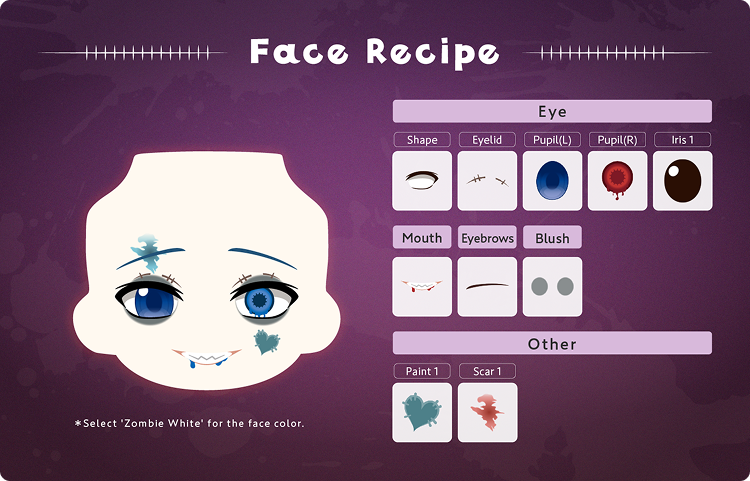Image resolution: width=750 pixels, height=481 pixels.
Task: Choose the gray Blush tile
Action: coord(552,287)
